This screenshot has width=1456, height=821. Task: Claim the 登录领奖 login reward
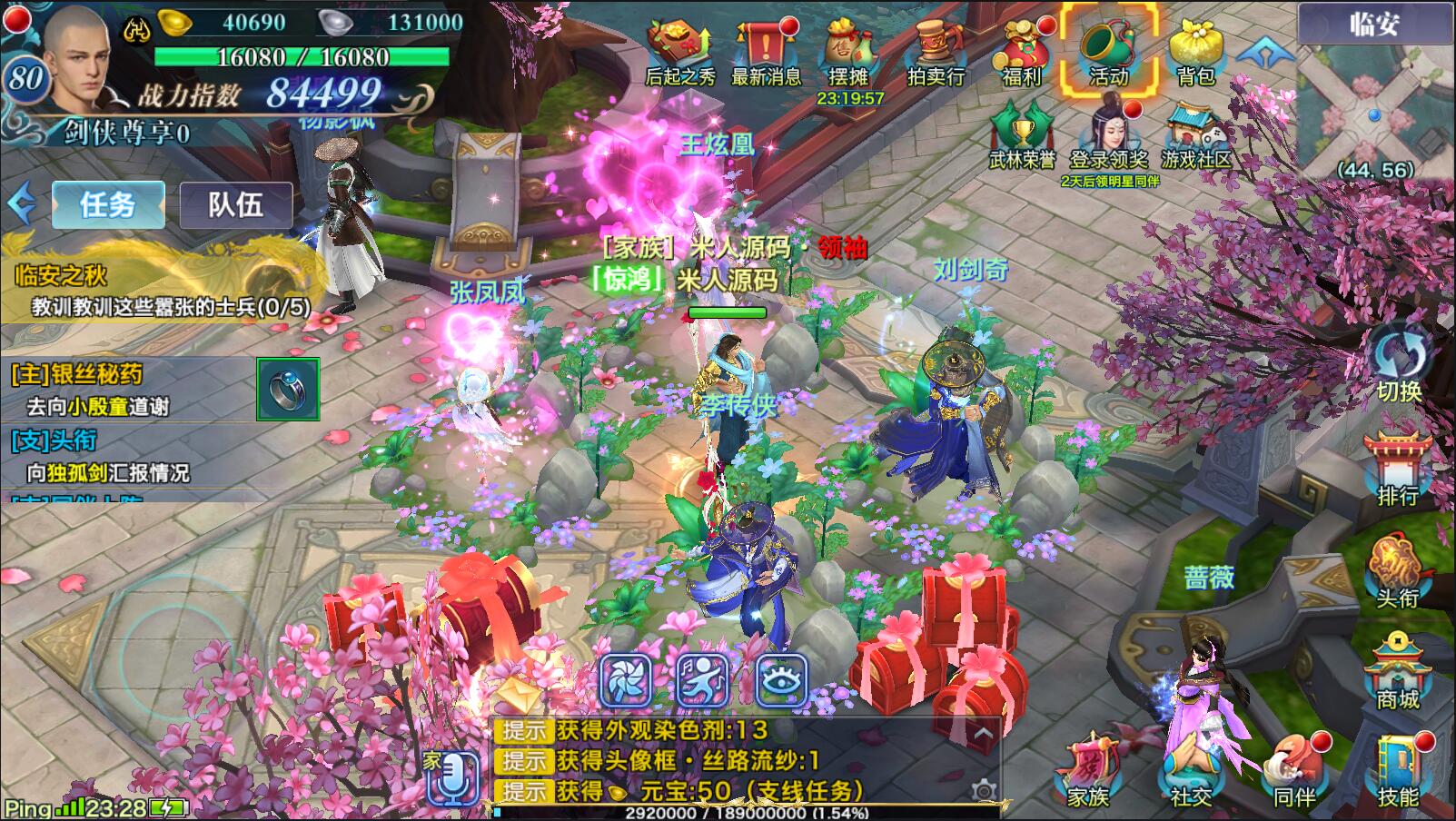[x=1108, y=136]
